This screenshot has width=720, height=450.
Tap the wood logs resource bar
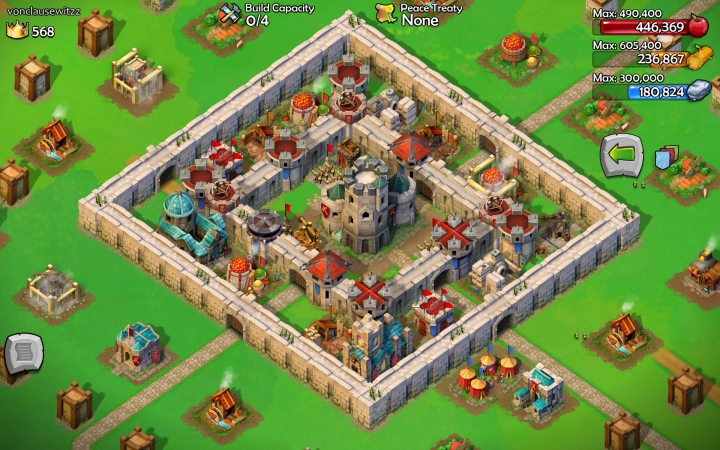(650, 59)
